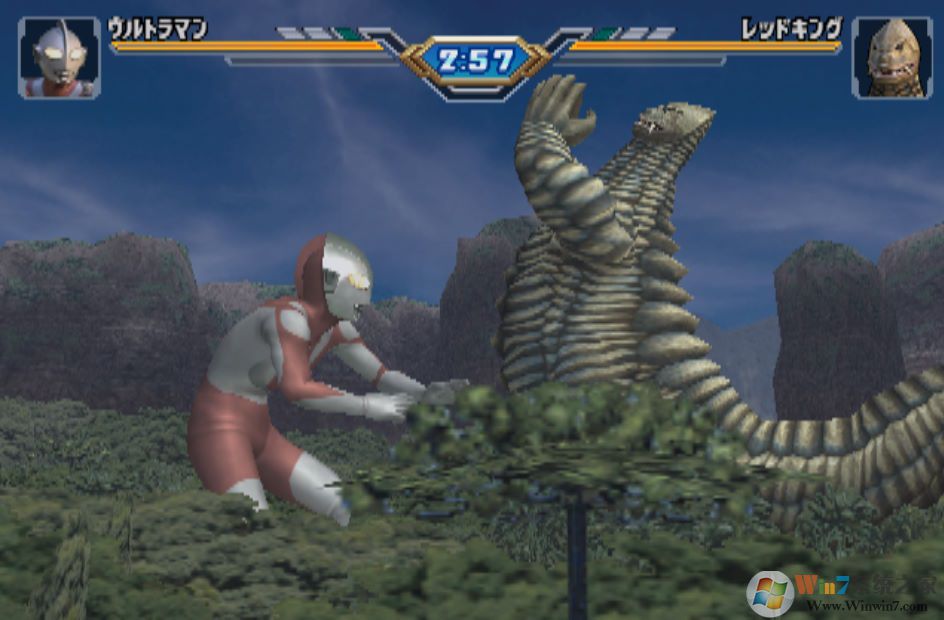Click Ultraman's player portrait icon
The height and width of the screenshot is (620, 944).
[x=59, y=58]
